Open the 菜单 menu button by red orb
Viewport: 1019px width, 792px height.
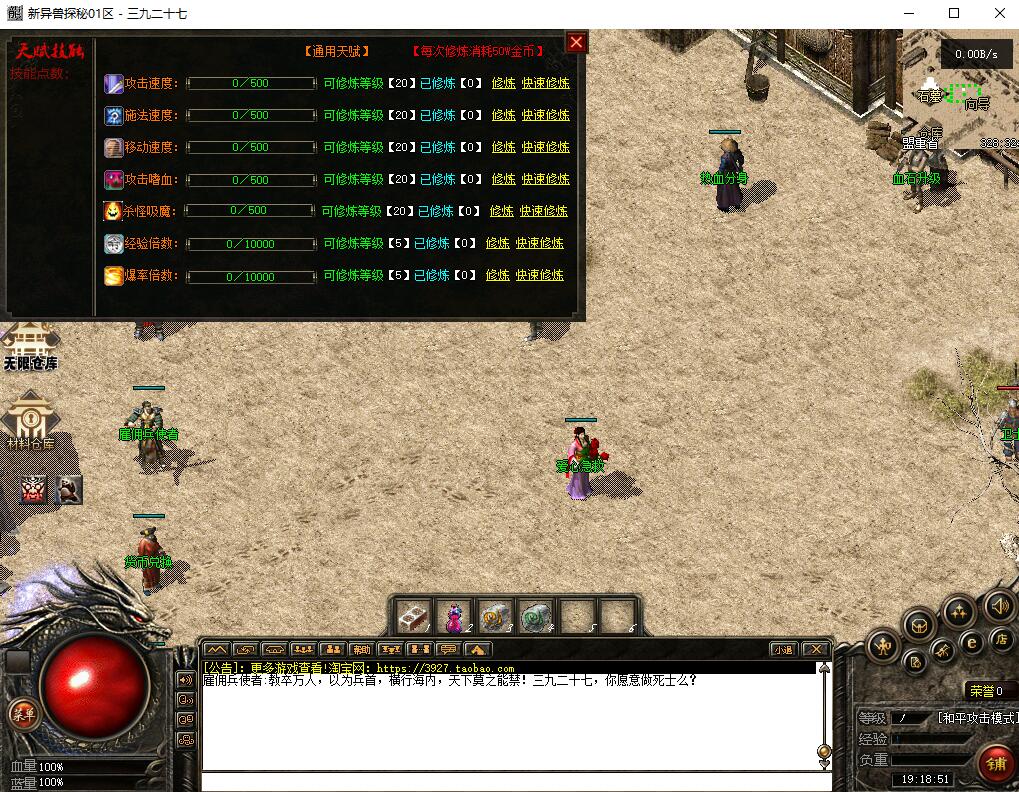[22, 714]
